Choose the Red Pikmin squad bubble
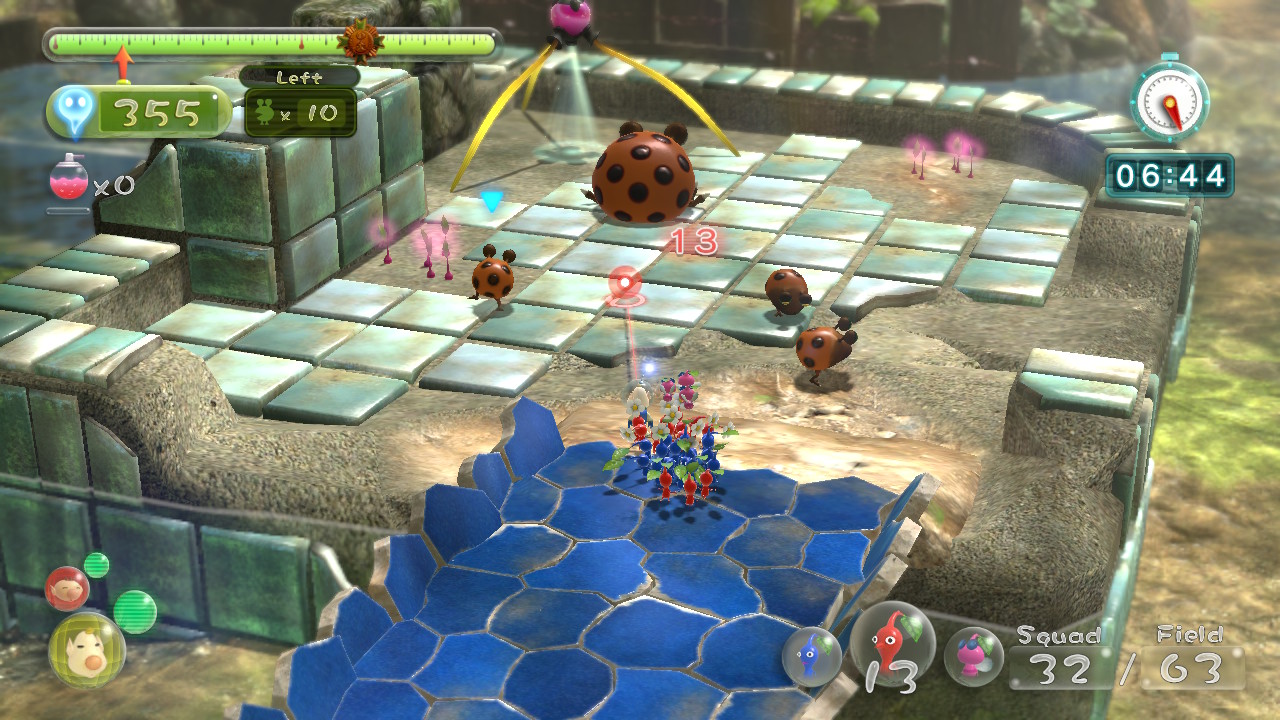The height and width of the screenshot is (720, 1280). [x=892, y=645]
